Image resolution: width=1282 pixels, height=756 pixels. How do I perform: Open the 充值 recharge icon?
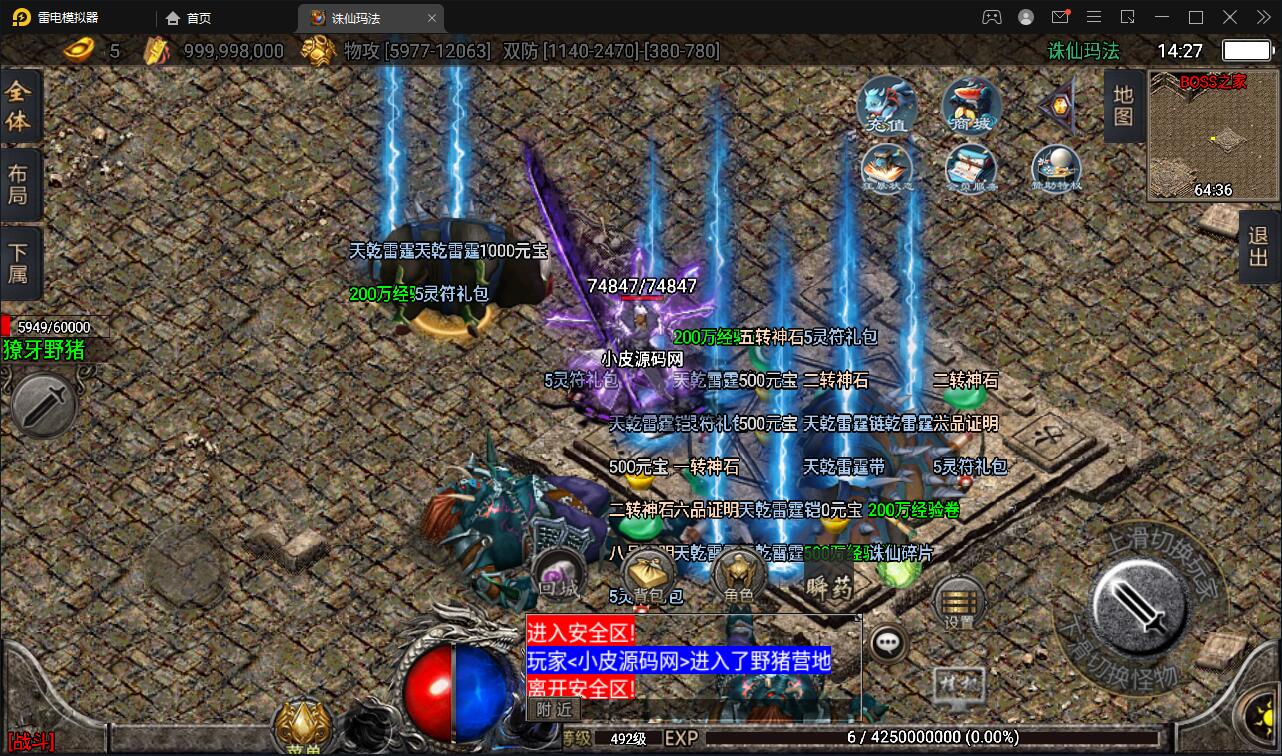[x=887, y=104]
